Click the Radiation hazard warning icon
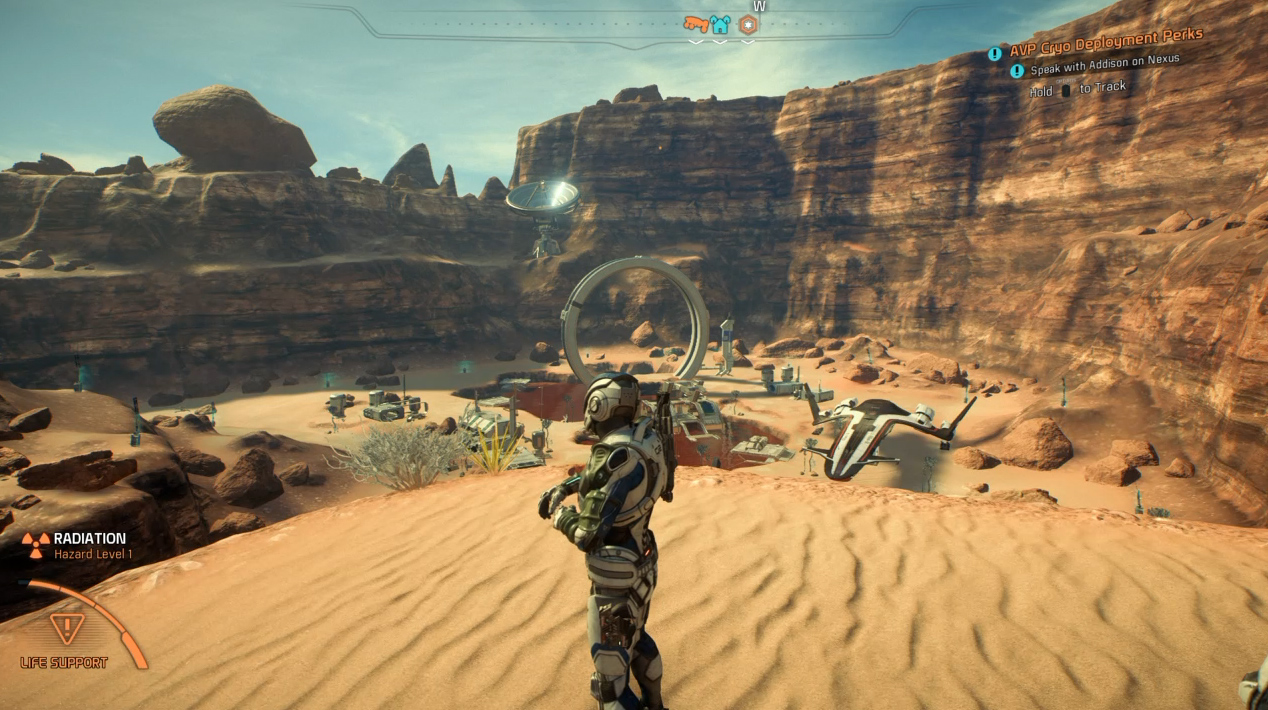 tap(35, 545)
